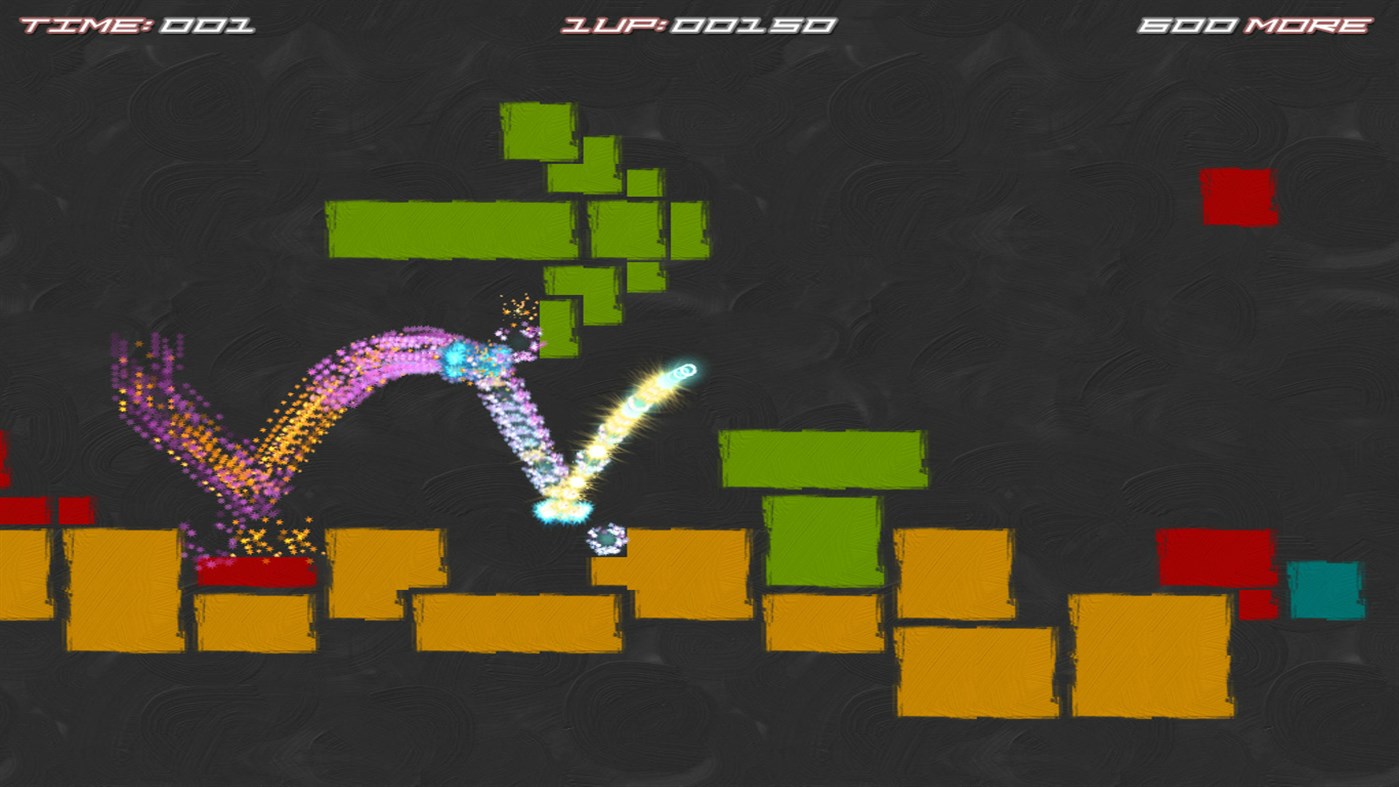Click the red block in the top right corner

click(x=1240, y=197)
